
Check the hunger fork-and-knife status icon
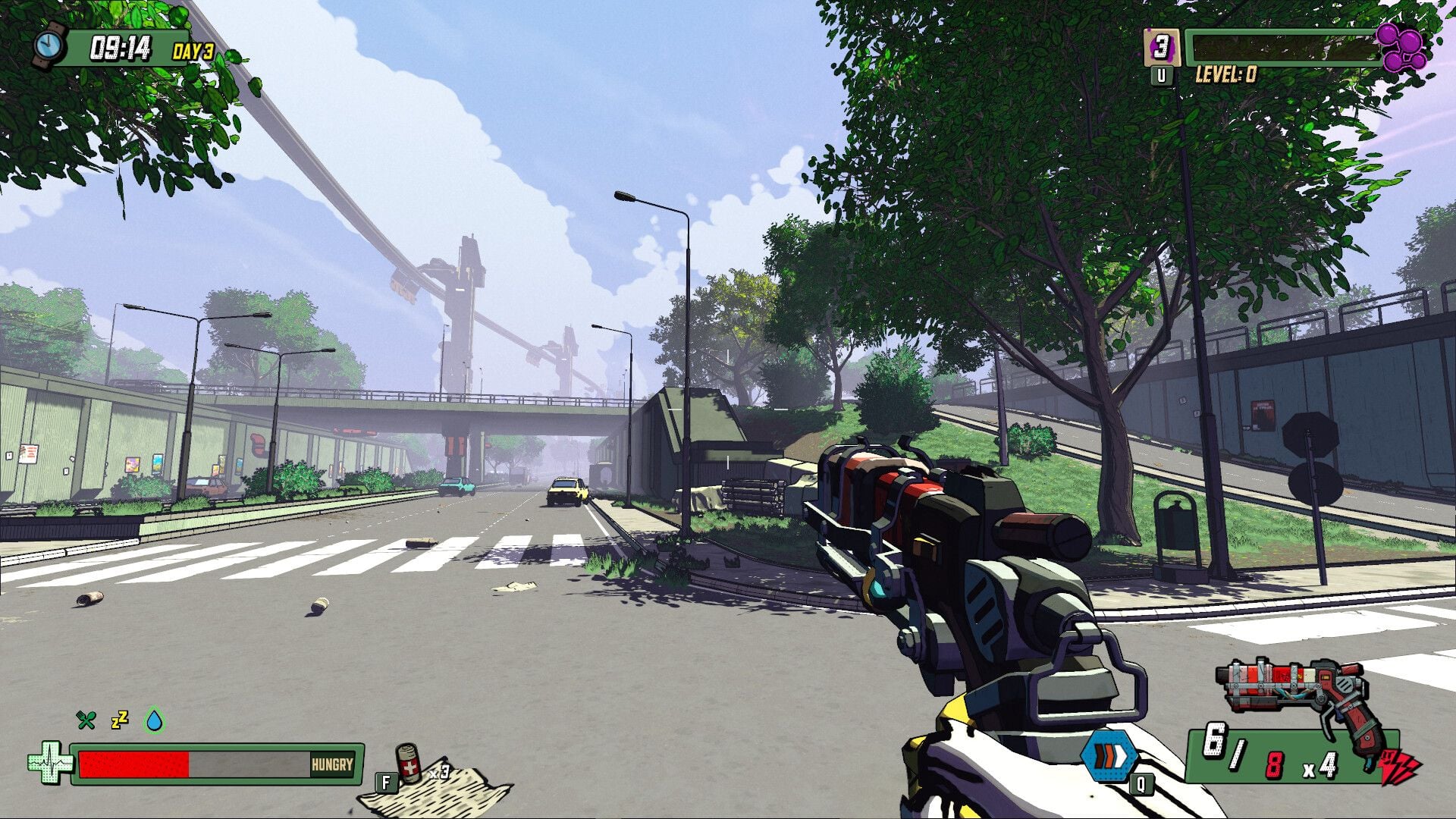(x=86, y=720)
